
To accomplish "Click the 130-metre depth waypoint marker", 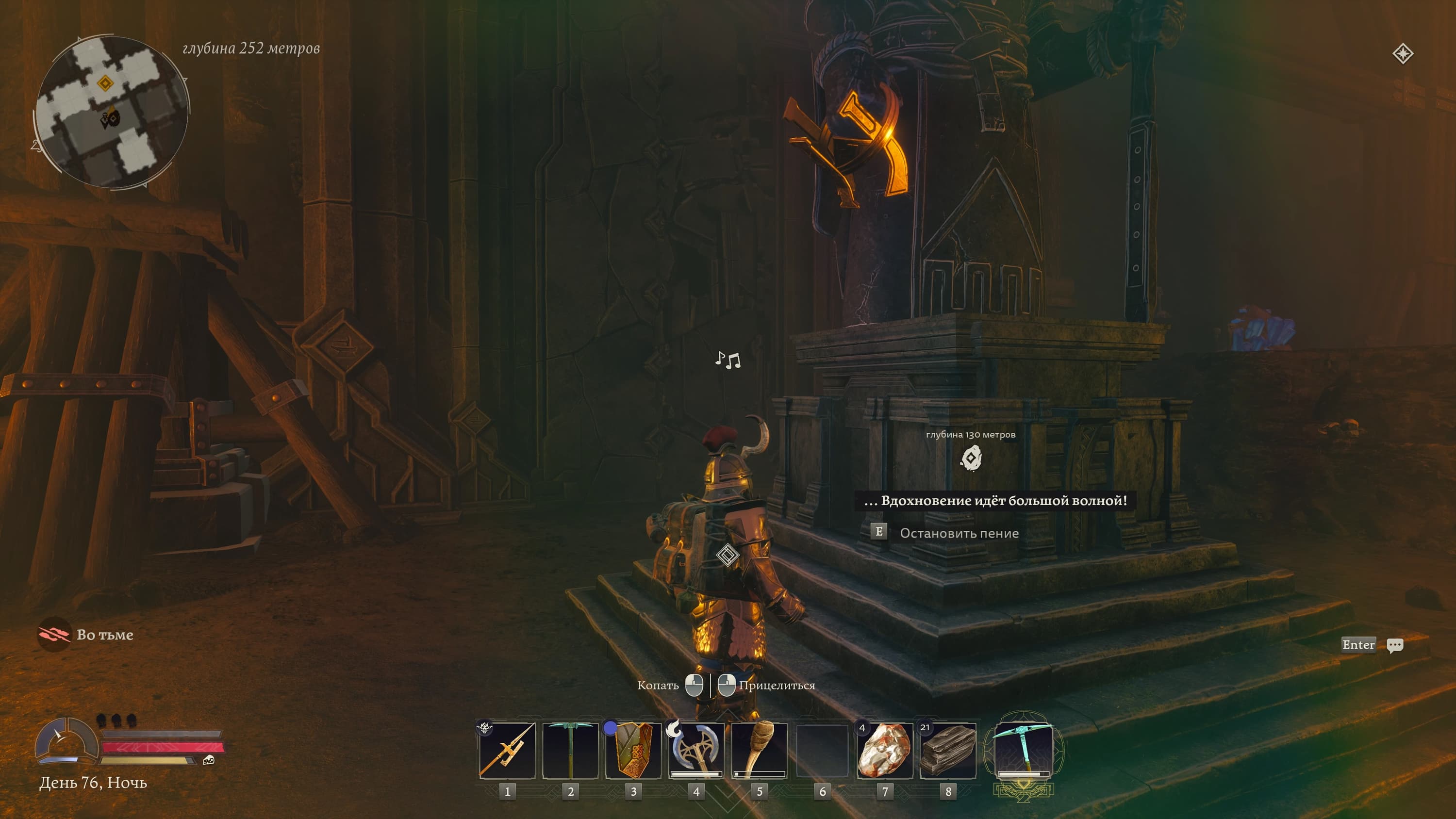I will click(x=971, y=458).
